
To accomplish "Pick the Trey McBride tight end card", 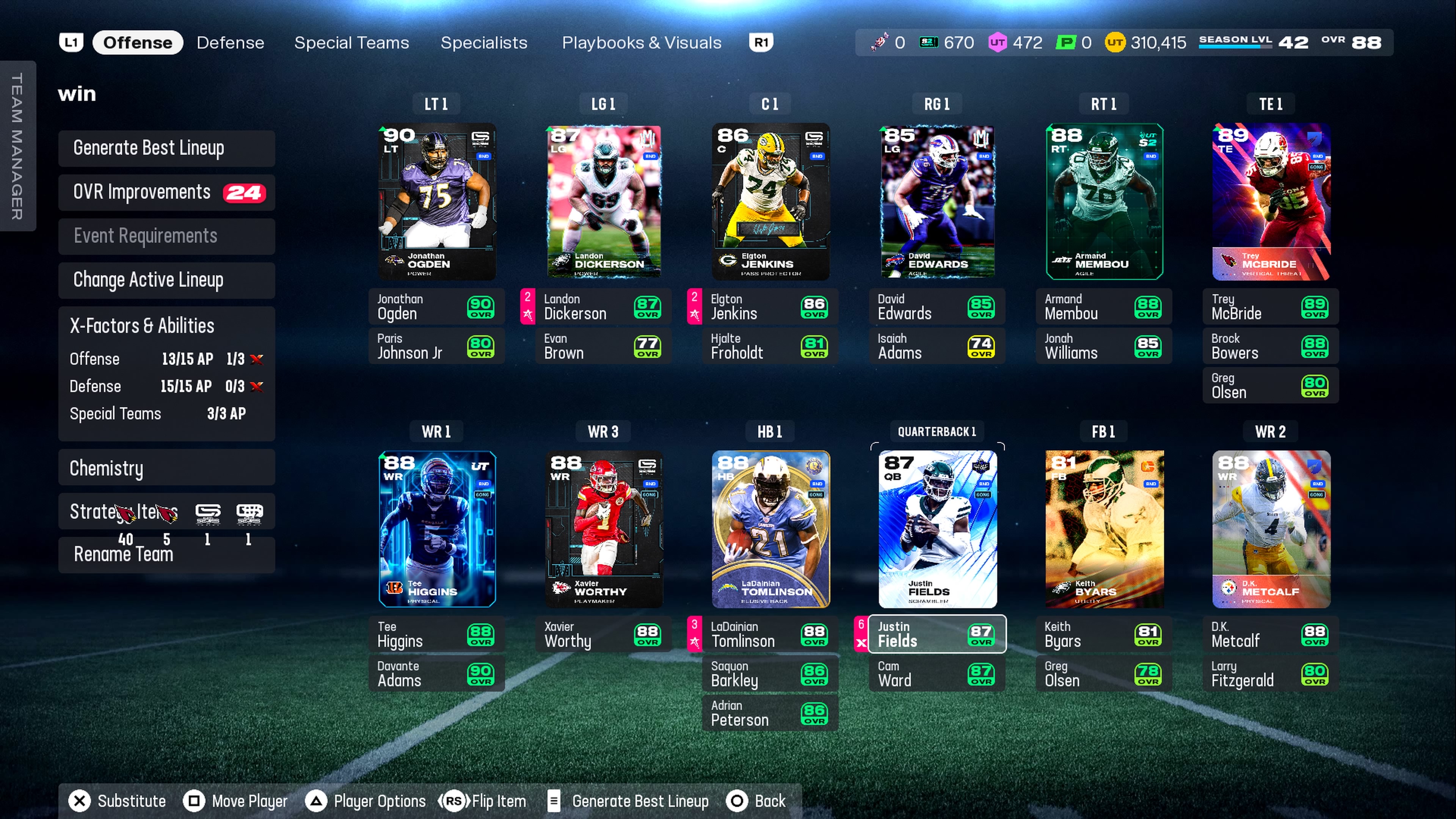I will tap(1271, 202).
